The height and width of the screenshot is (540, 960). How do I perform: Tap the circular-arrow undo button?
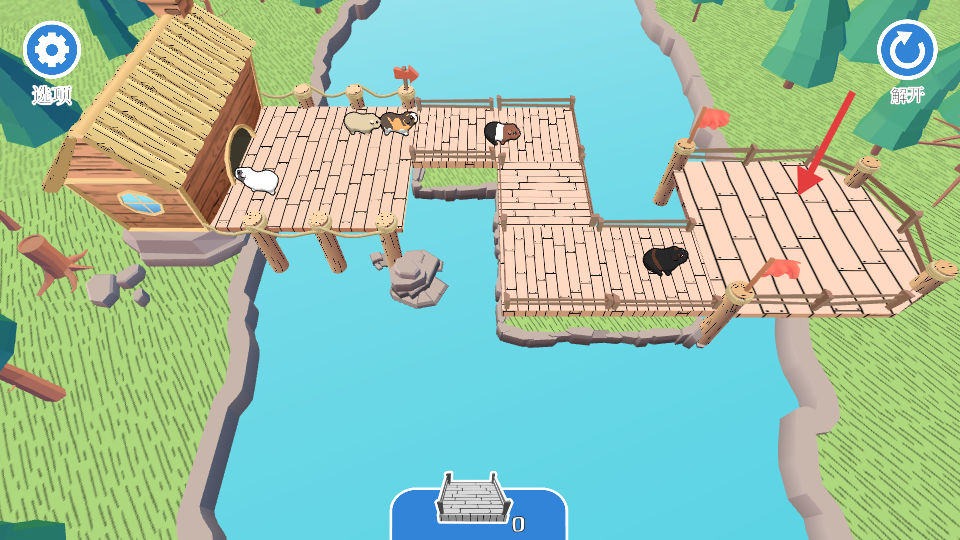point(907,50)
